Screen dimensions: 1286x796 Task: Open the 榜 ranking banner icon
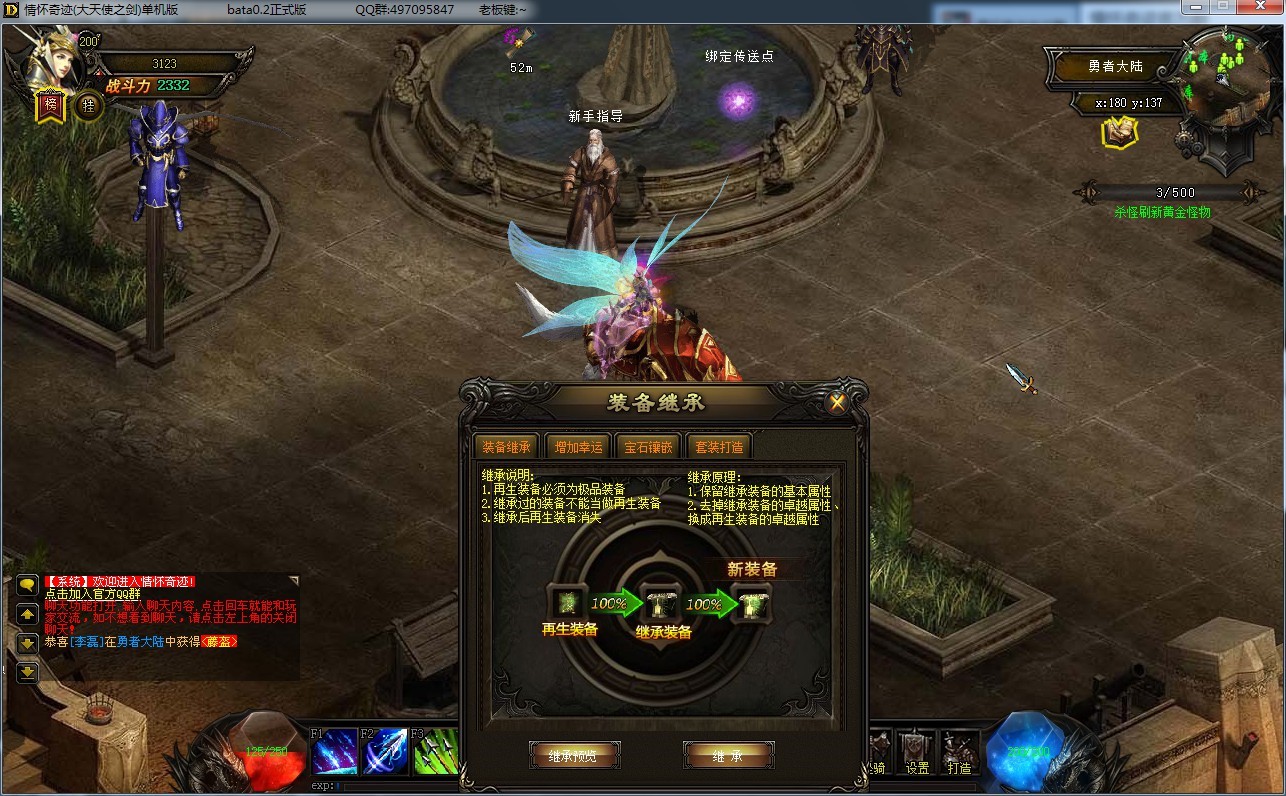coord(51,105)
